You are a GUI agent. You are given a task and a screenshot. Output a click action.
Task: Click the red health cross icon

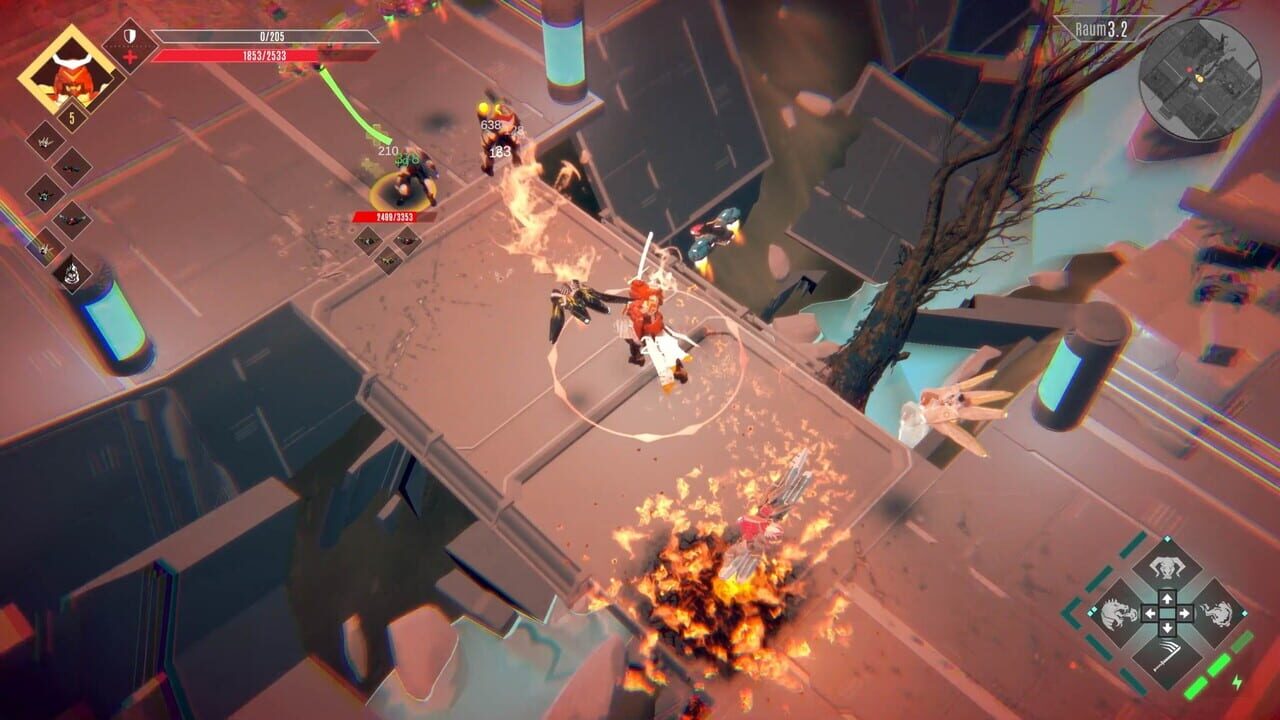tap(131, 55)
